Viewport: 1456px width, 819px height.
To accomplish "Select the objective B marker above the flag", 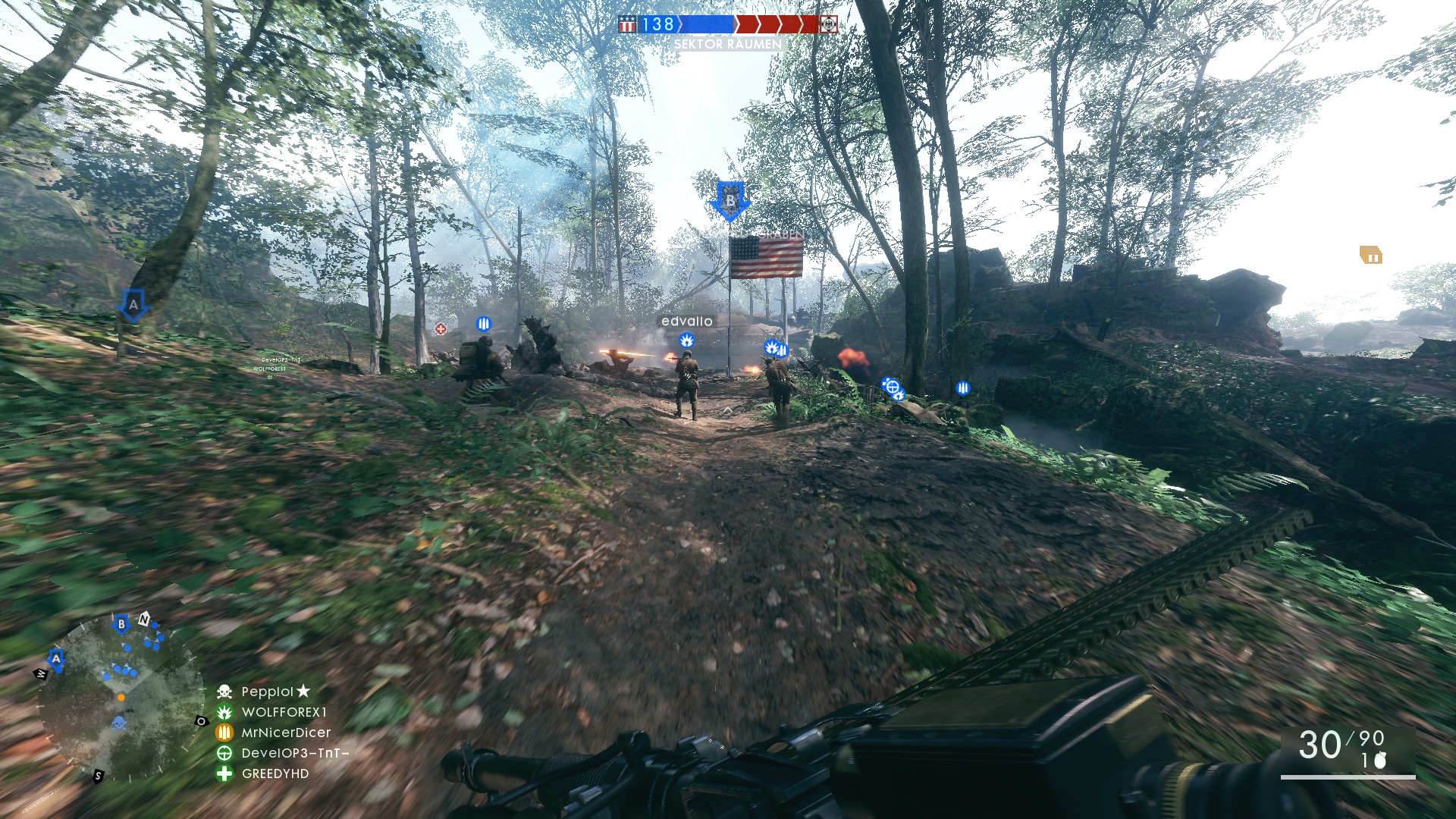I will coord(730,200).
